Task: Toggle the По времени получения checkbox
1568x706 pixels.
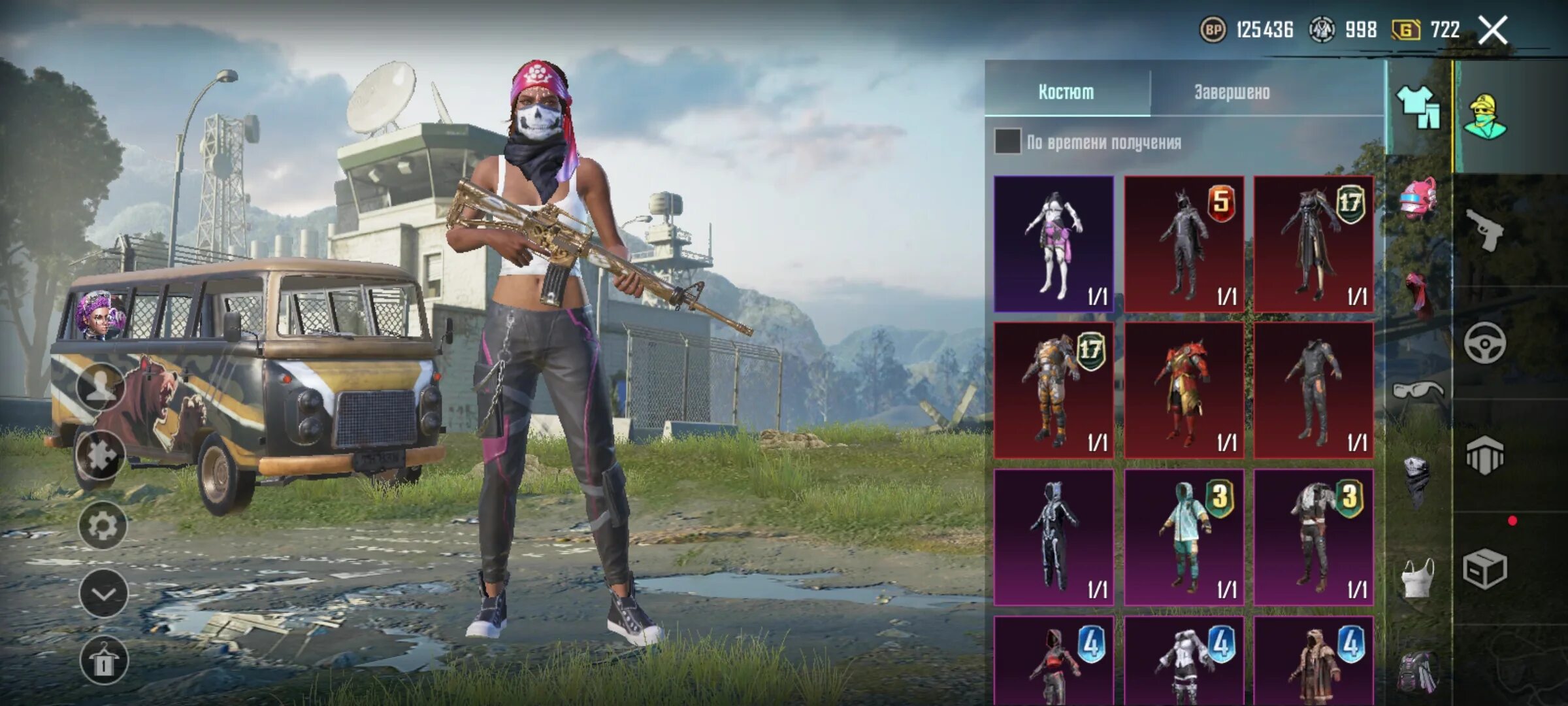Action: click(x=1007, y=141)
